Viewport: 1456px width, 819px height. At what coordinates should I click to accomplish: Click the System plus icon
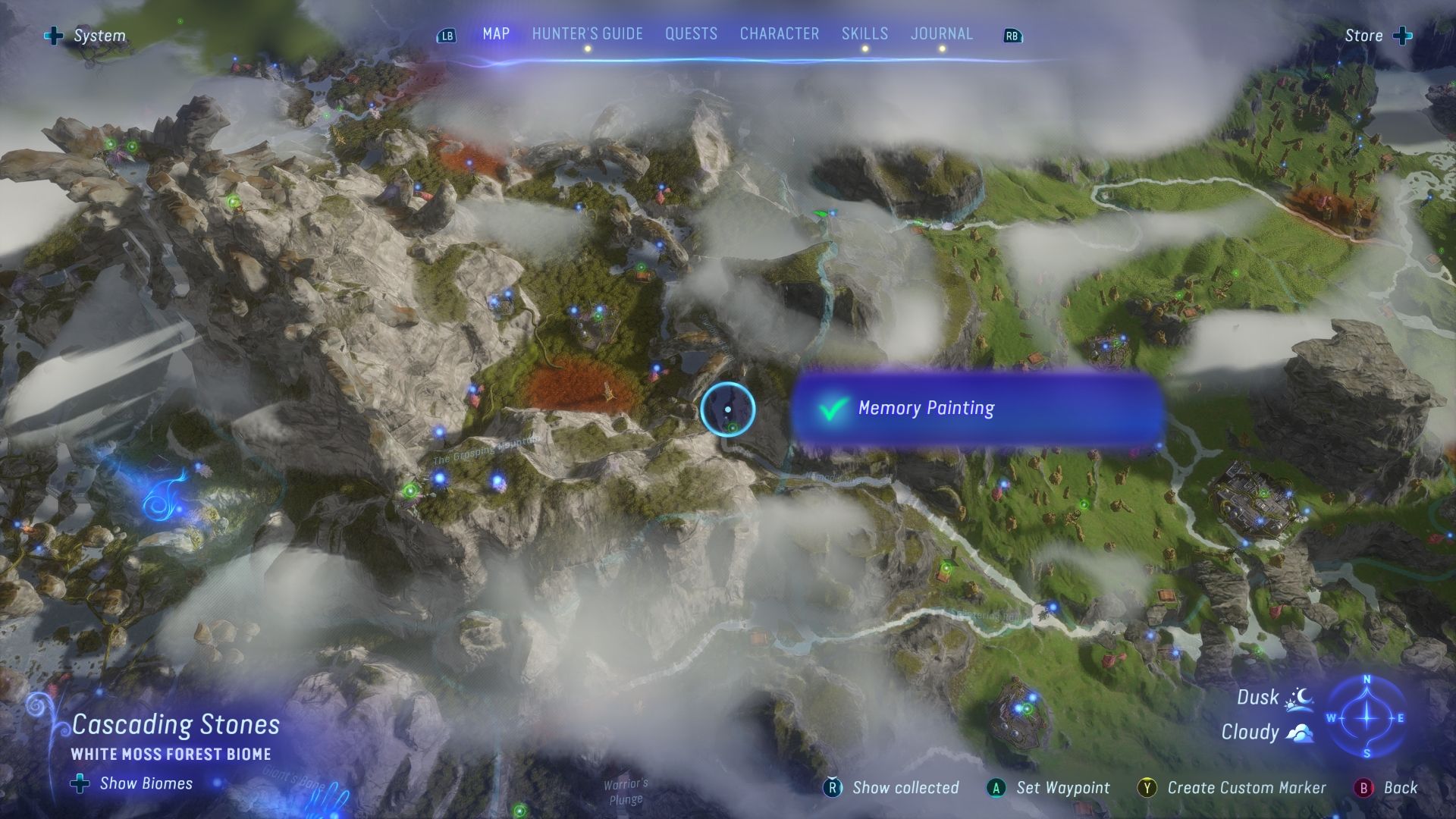click(x=53, y=35)
